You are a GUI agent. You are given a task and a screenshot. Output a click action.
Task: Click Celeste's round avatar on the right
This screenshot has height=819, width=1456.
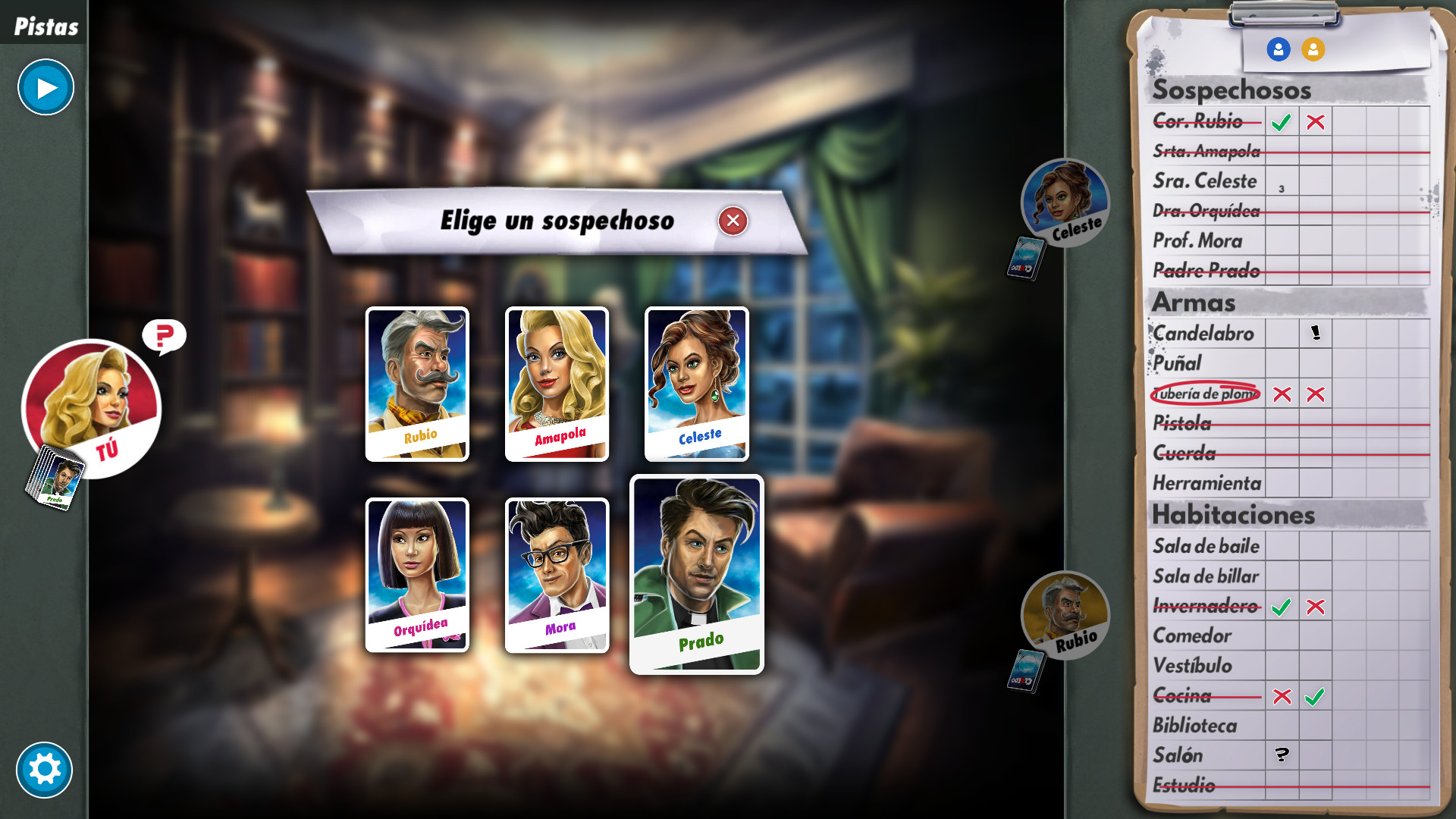point(1065,203)
